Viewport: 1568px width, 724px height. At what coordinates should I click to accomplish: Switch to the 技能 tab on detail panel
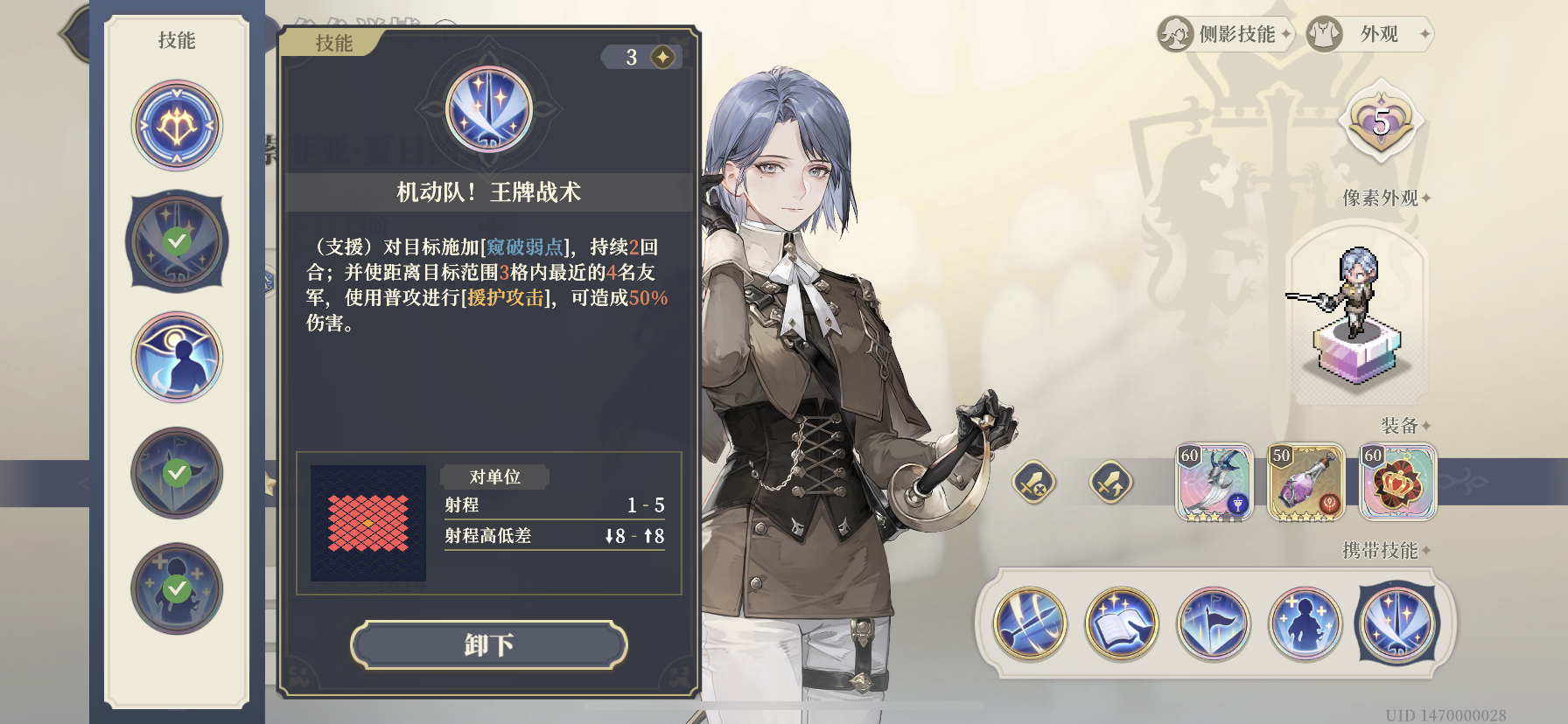(x=333, y=43)
